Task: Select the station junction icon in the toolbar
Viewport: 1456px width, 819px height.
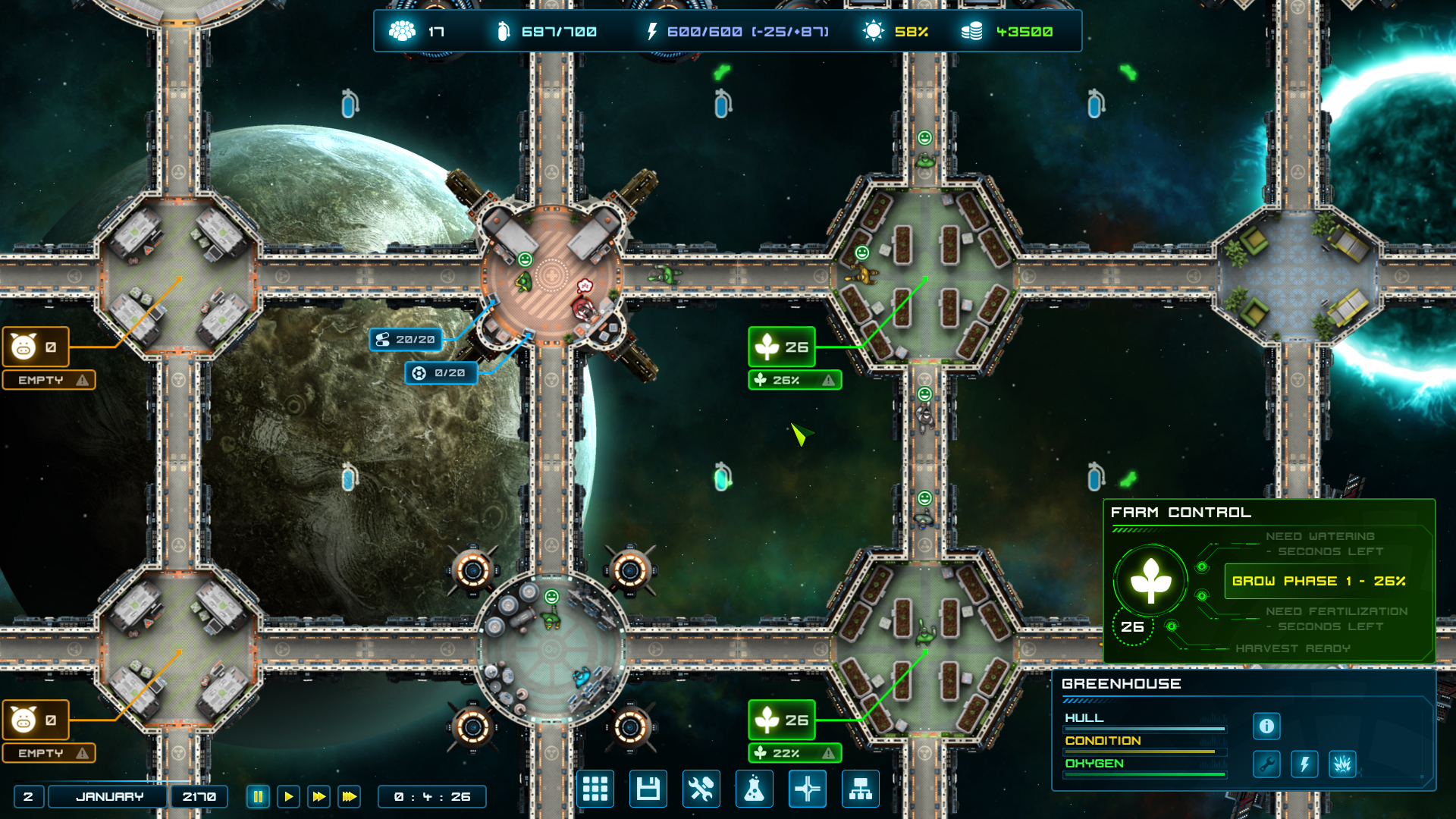Action: [808, 789]
